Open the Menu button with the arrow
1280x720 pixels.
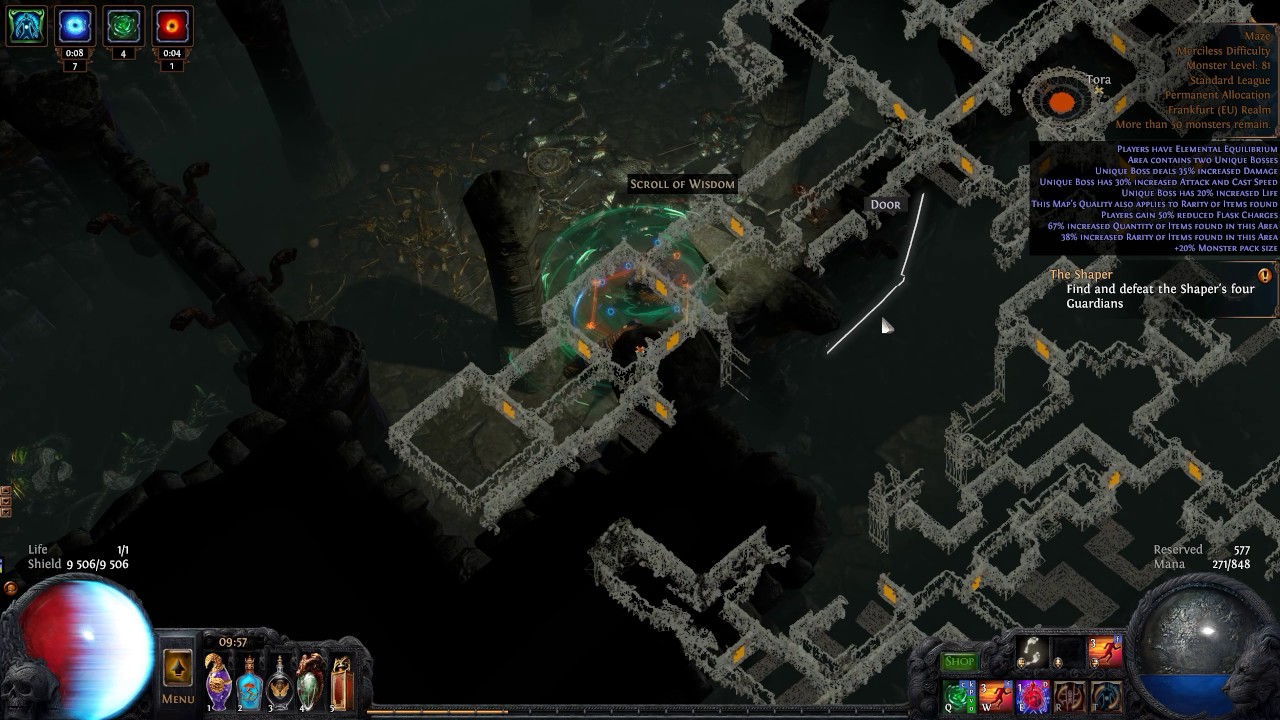[178, 669]
